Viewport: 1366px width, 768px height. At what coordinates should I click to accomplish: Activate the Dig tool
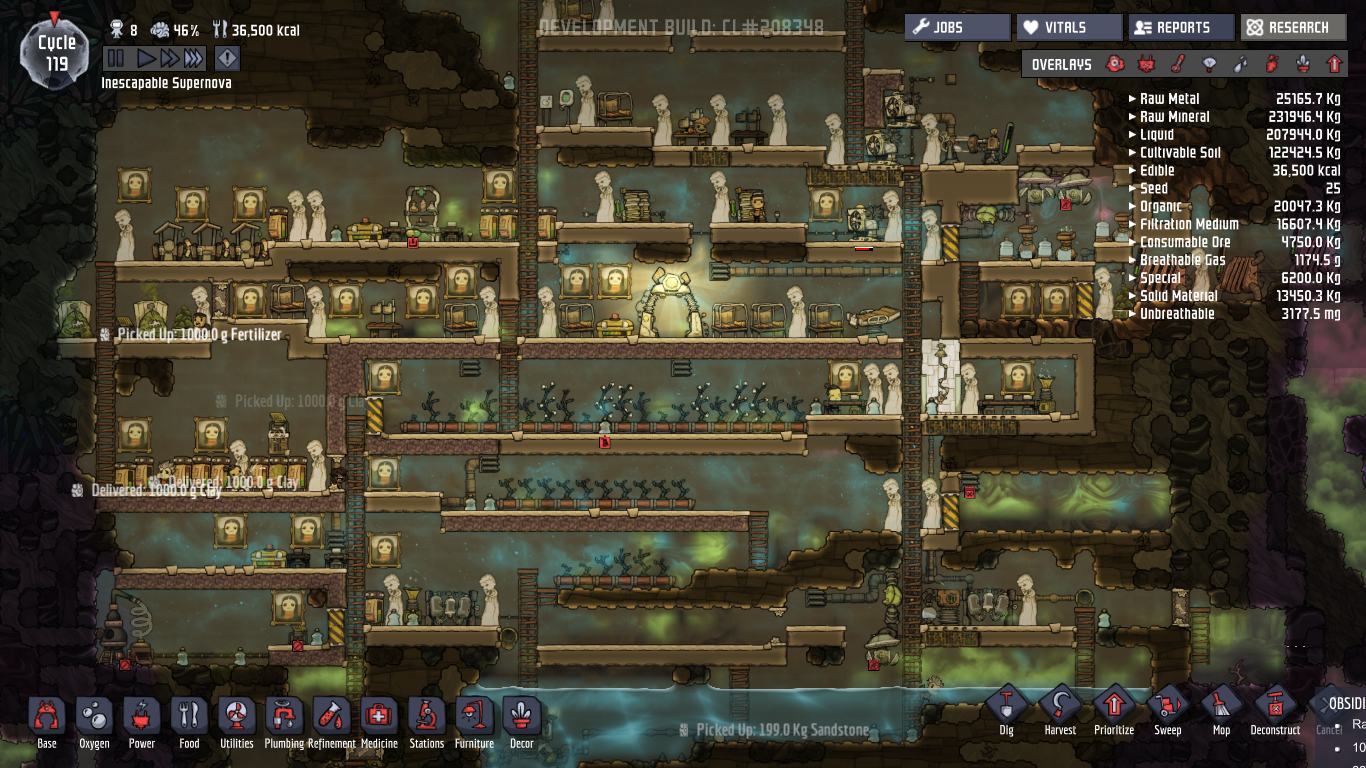click(1007, 710)
